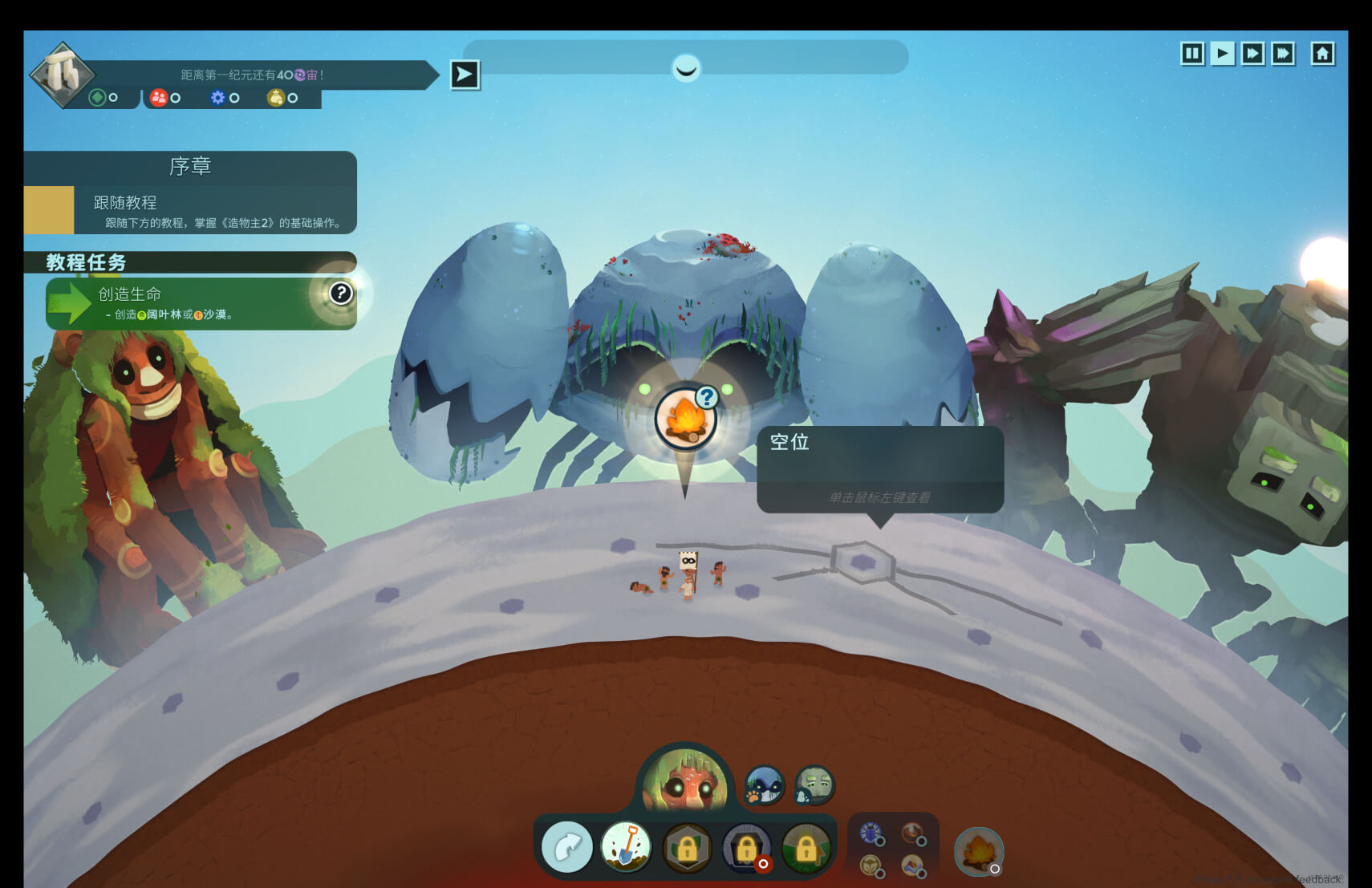Click the stone monument era emblem

(63, 74)
